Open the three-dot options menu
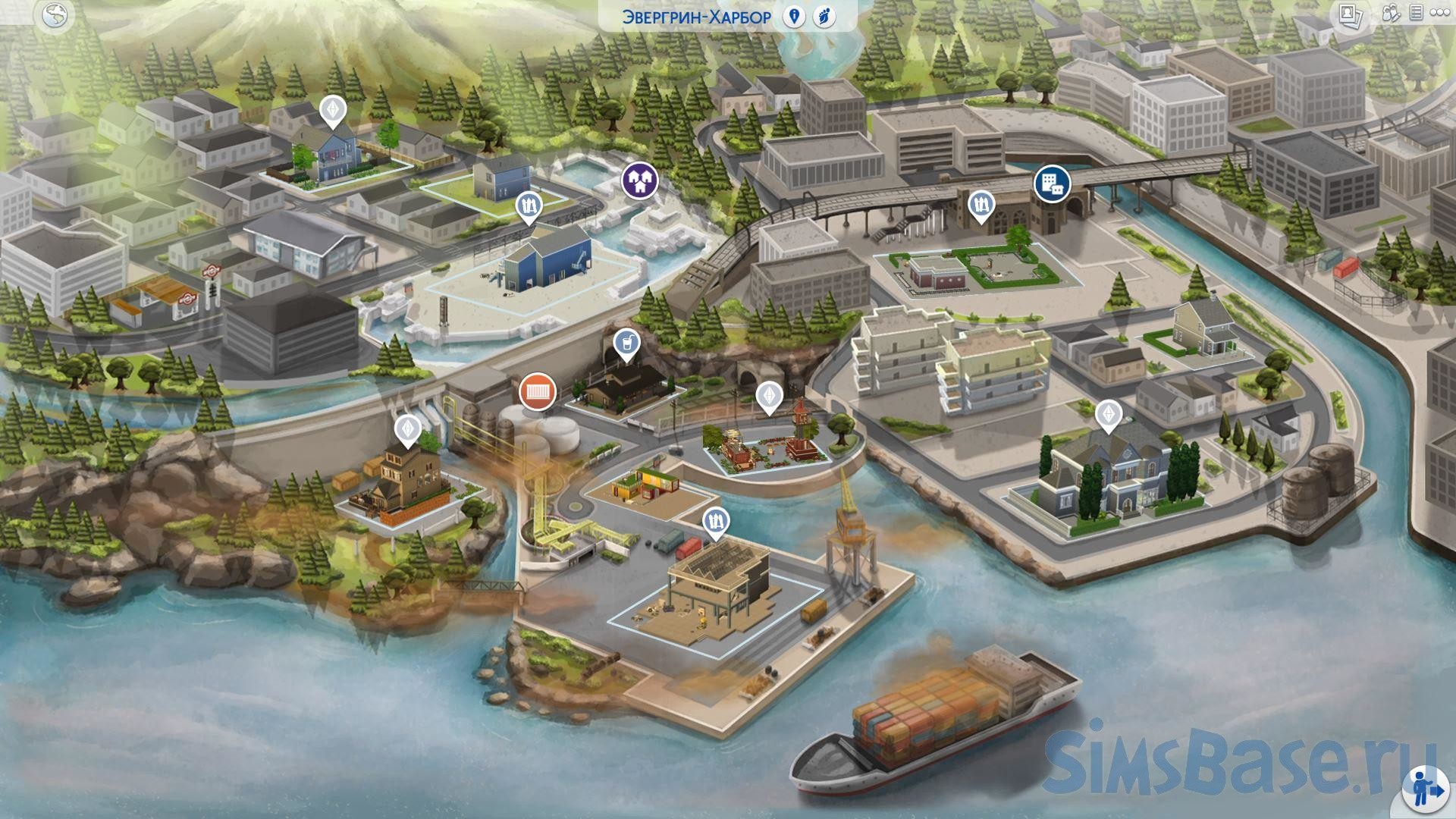The width and height of the screenshot is (1456, 819). point(1440,14)
